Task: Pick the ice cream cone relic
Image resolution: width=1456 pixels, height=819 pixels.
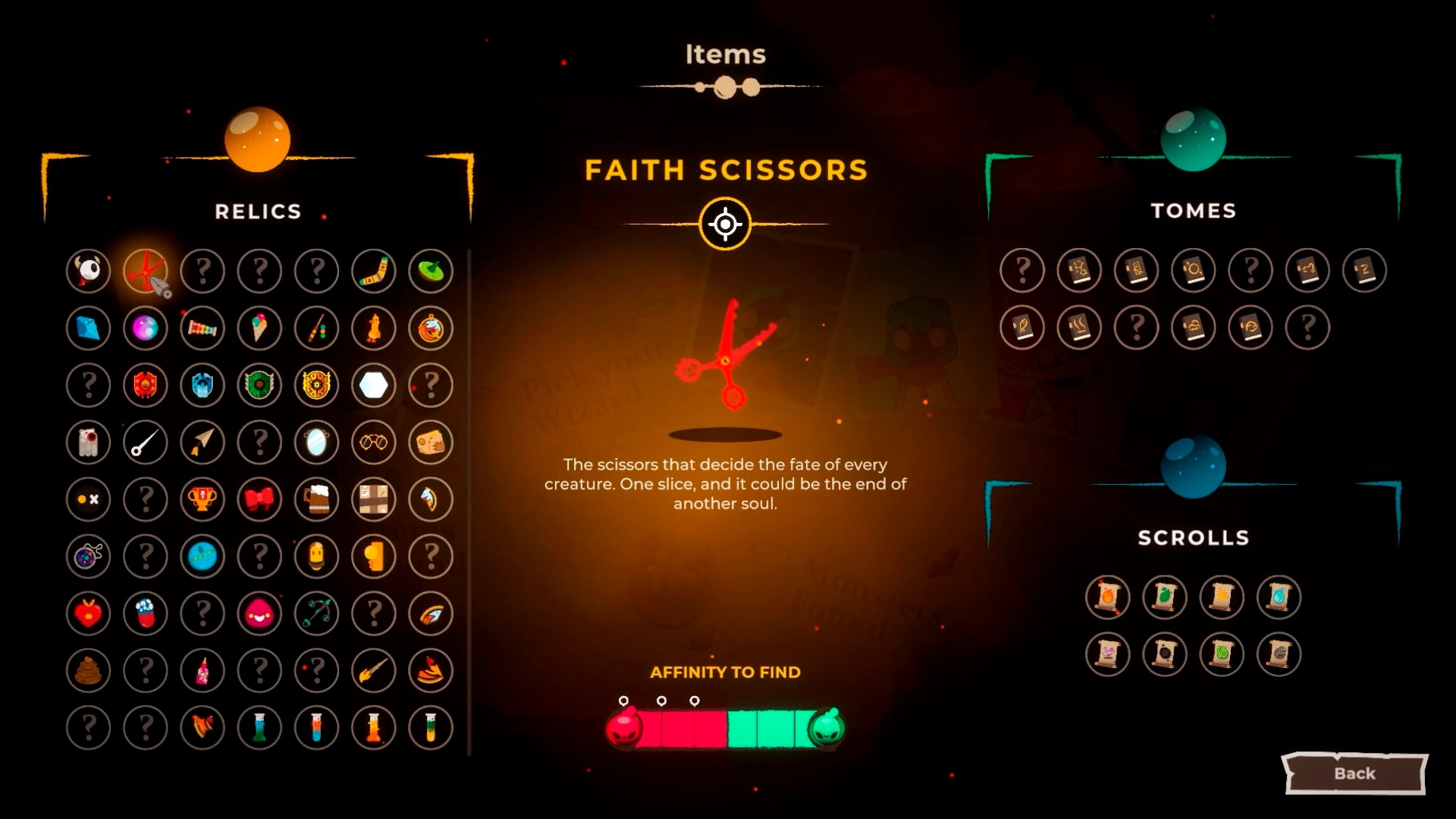Action: point(259,328)
